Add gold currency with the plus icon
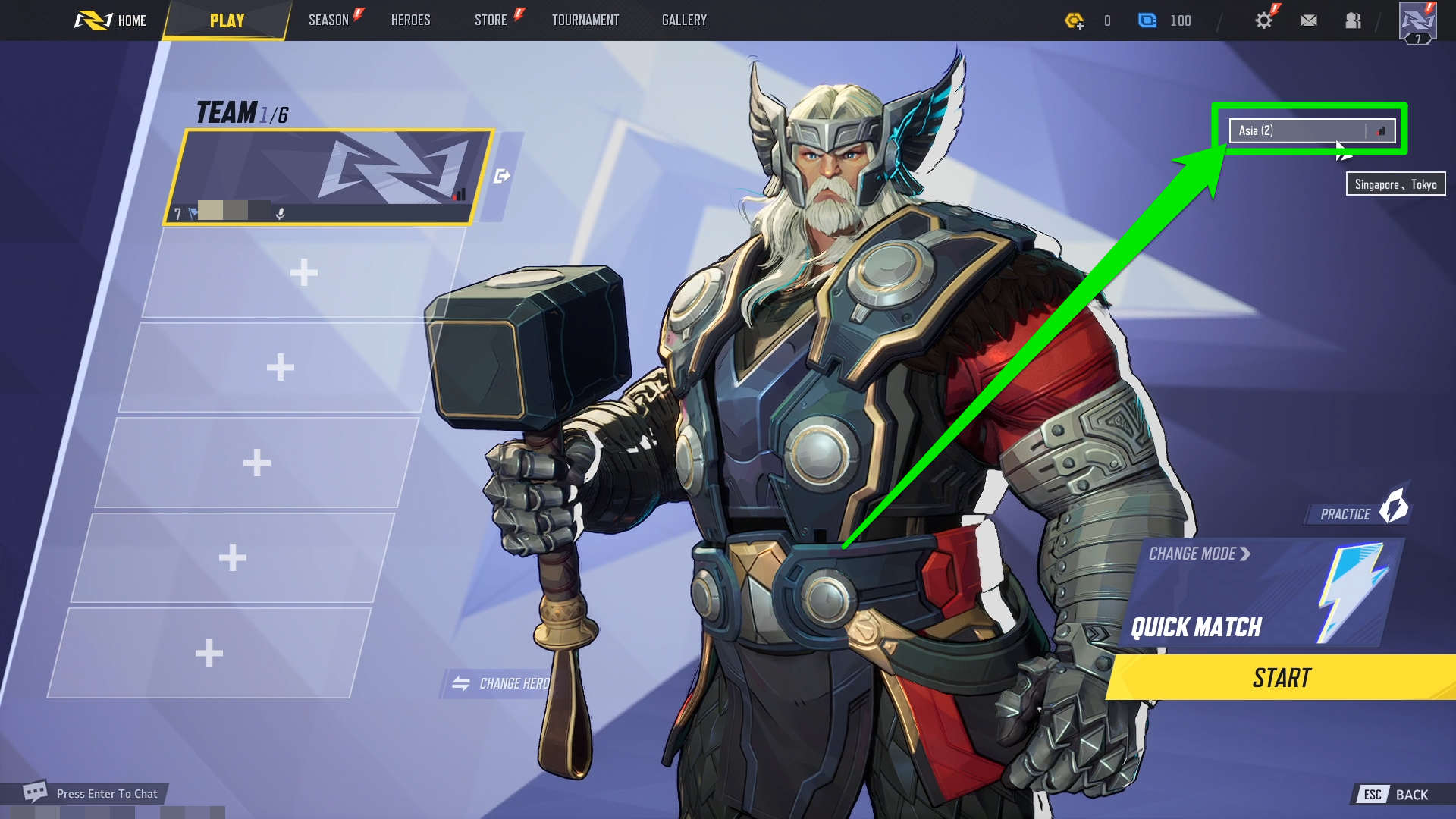The width and height of the screenshot is (1456, 819). coord(1075,21)
